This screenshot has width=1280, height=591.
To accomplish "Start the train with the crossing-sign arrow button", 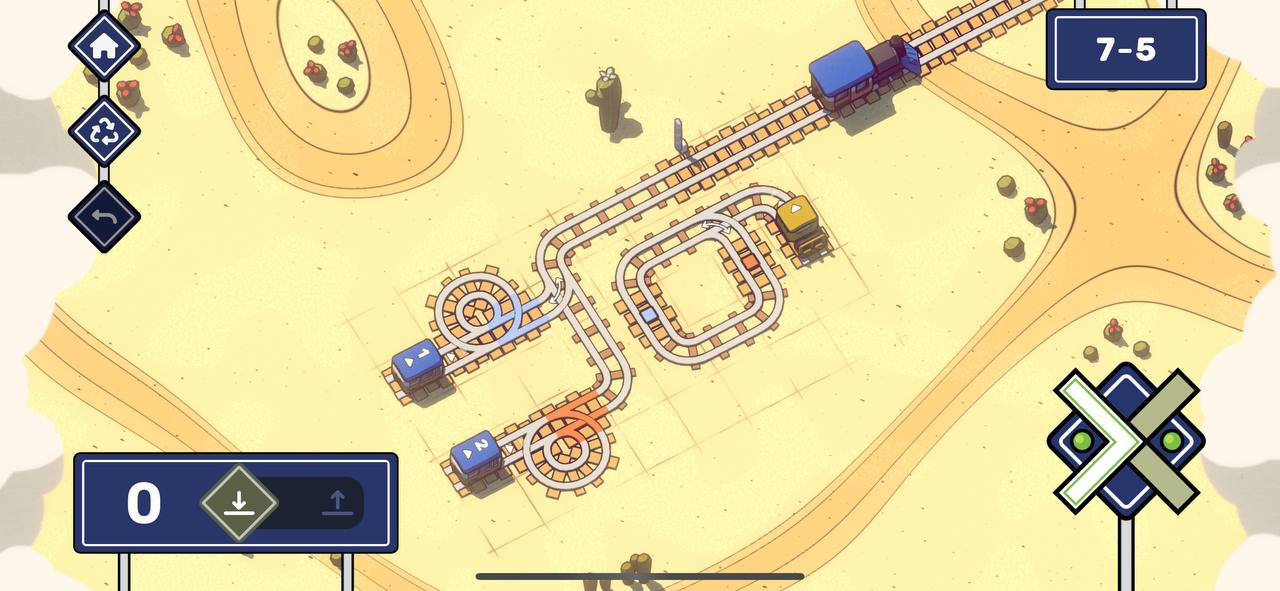I will (x=1126, y=440).
